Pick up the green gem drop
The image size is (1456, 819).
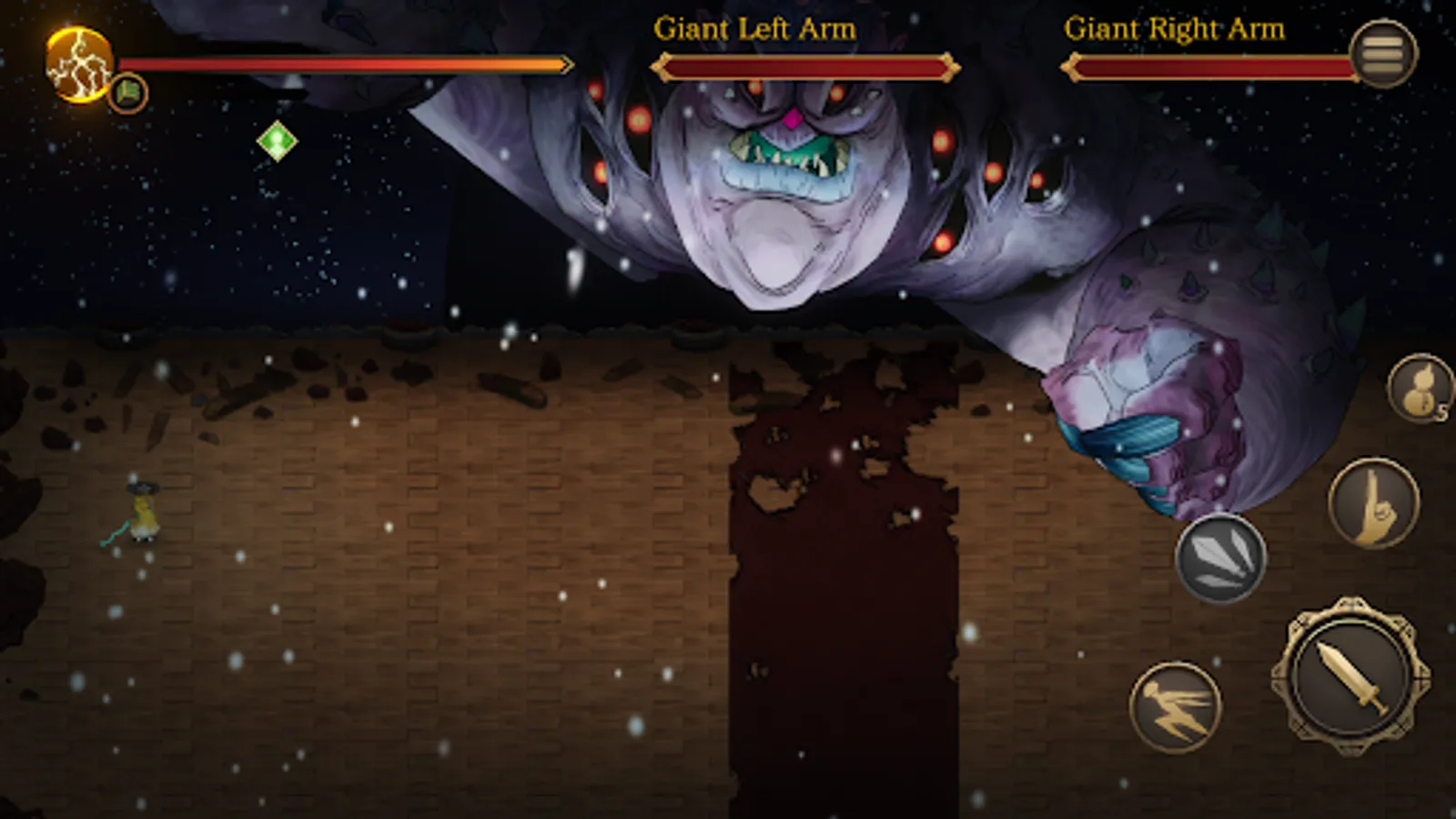click(x=276, y=139)
